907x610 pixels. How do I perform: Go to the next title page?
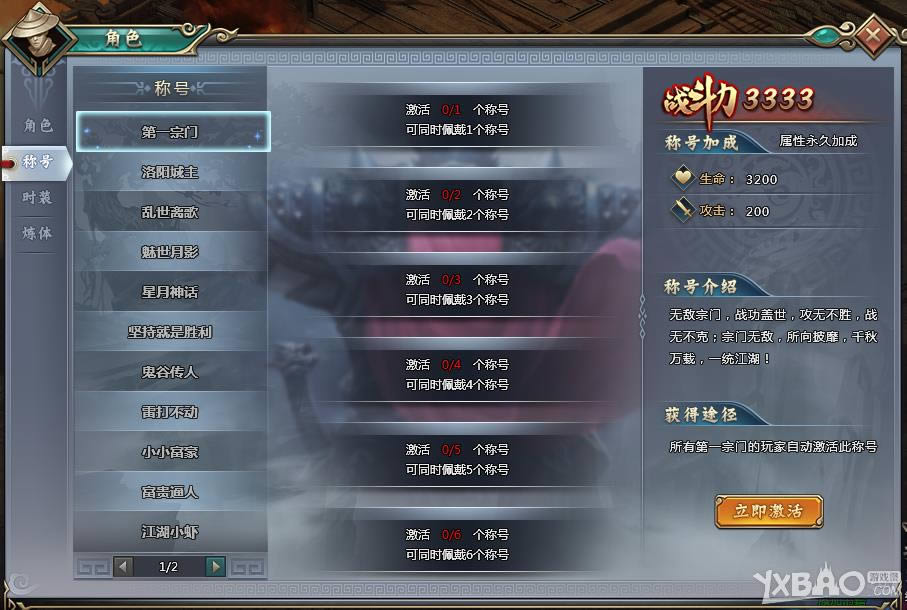point(215,567)
